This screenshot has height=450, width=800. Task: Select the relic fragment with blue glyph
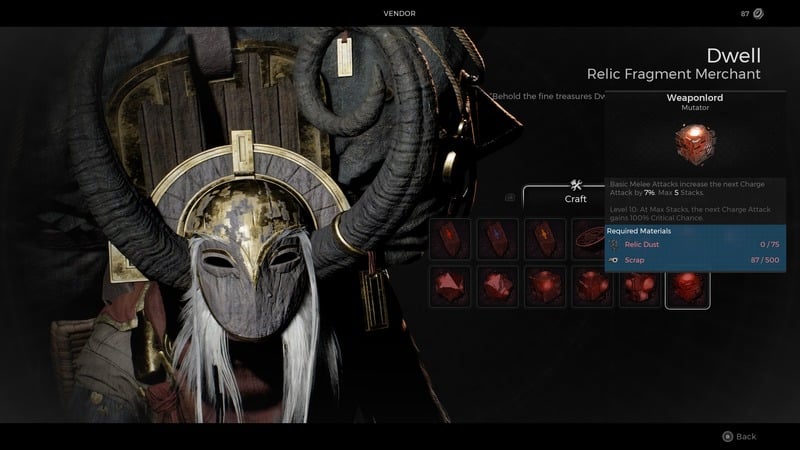(x=497, y=240)
